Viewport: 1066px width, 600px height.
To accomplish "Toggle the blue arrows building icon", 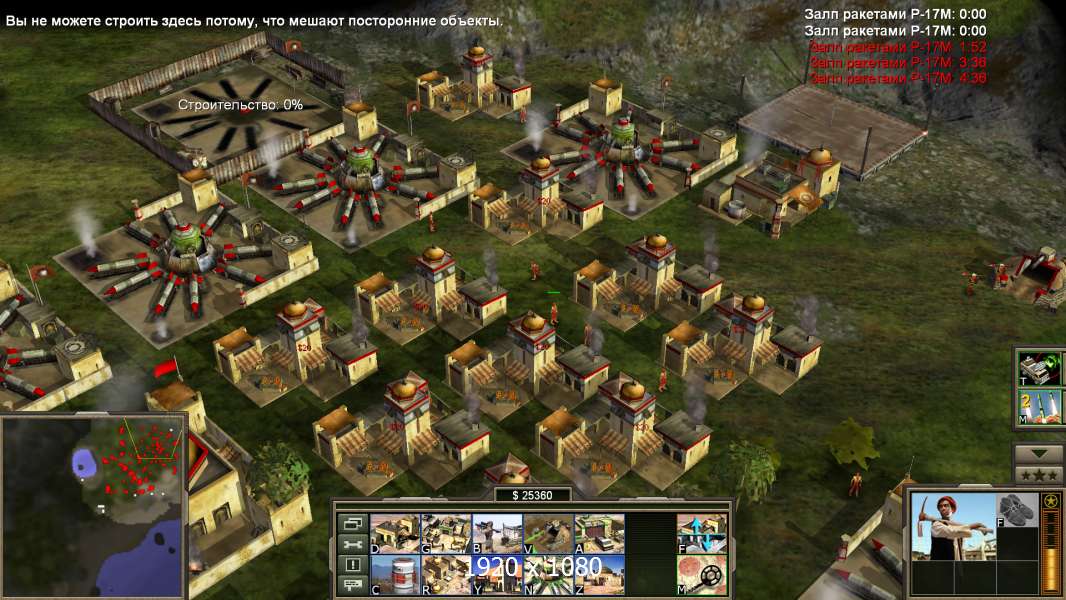I will click(702, 533).
